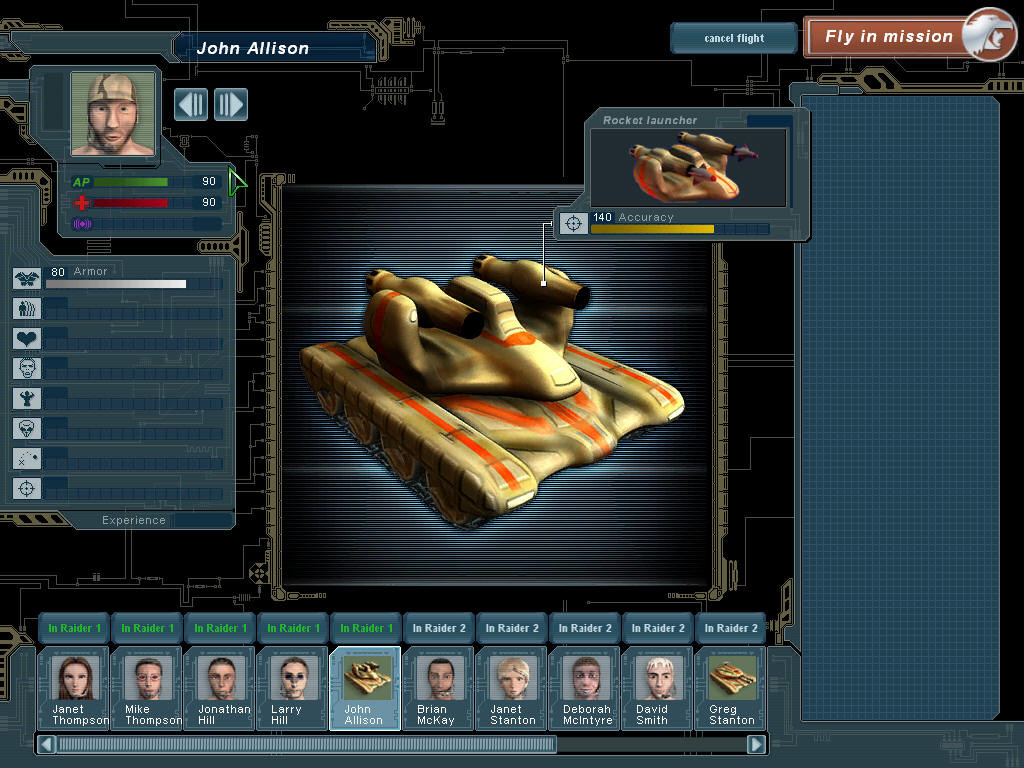Click the roster scrollbar's right arrow
This screenshot has width=1024, height=768.
coord(756,744)
